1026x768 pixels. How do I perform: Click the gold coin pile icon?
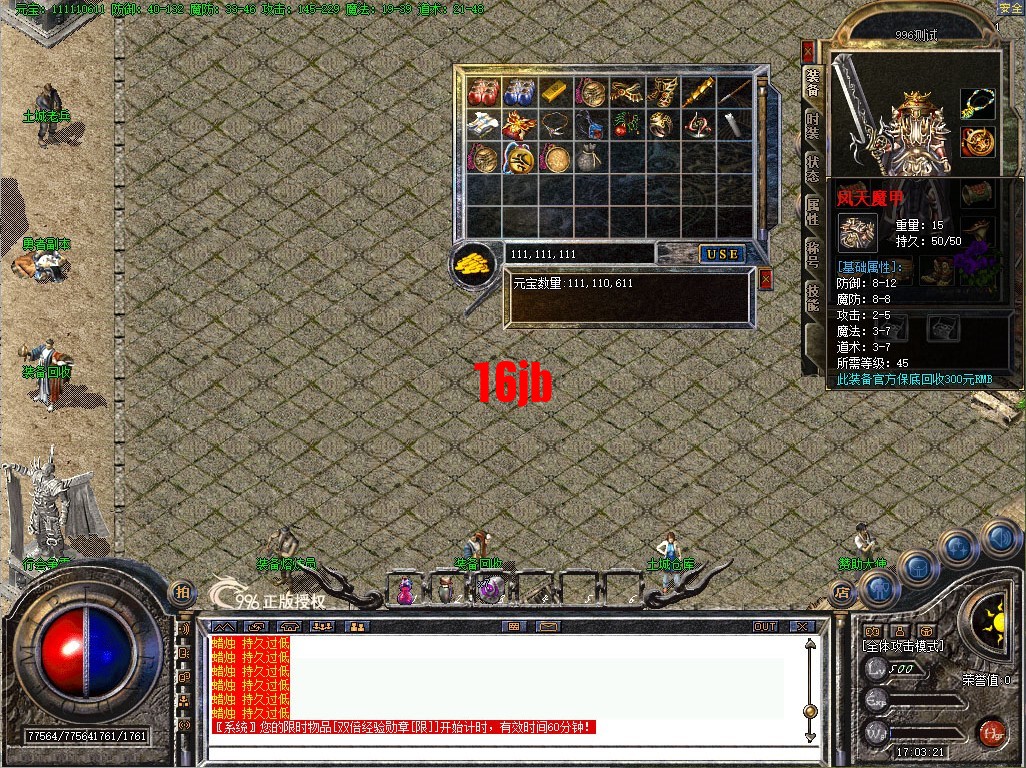click(474, 262)
